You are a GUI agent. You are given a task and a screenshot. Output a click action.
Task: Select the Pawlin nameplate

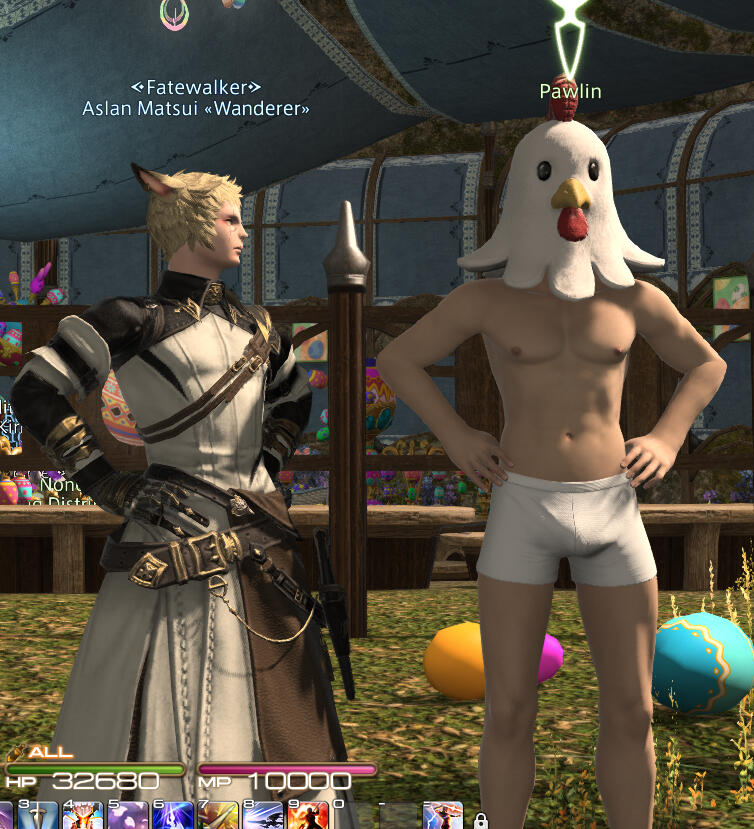pos(570,92)
